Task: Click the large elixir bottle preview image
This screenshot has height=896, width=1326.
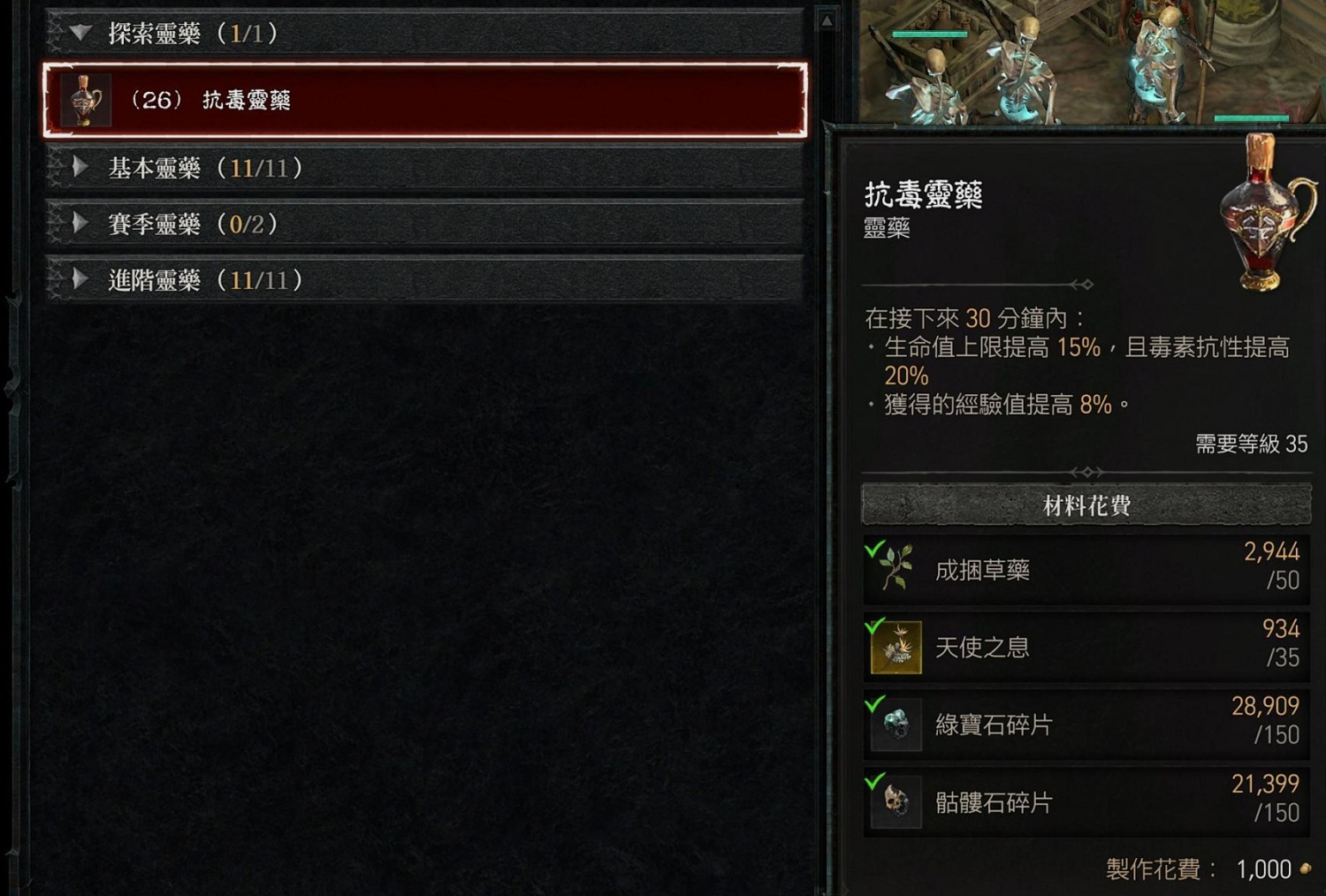Action: (1259, 212)
